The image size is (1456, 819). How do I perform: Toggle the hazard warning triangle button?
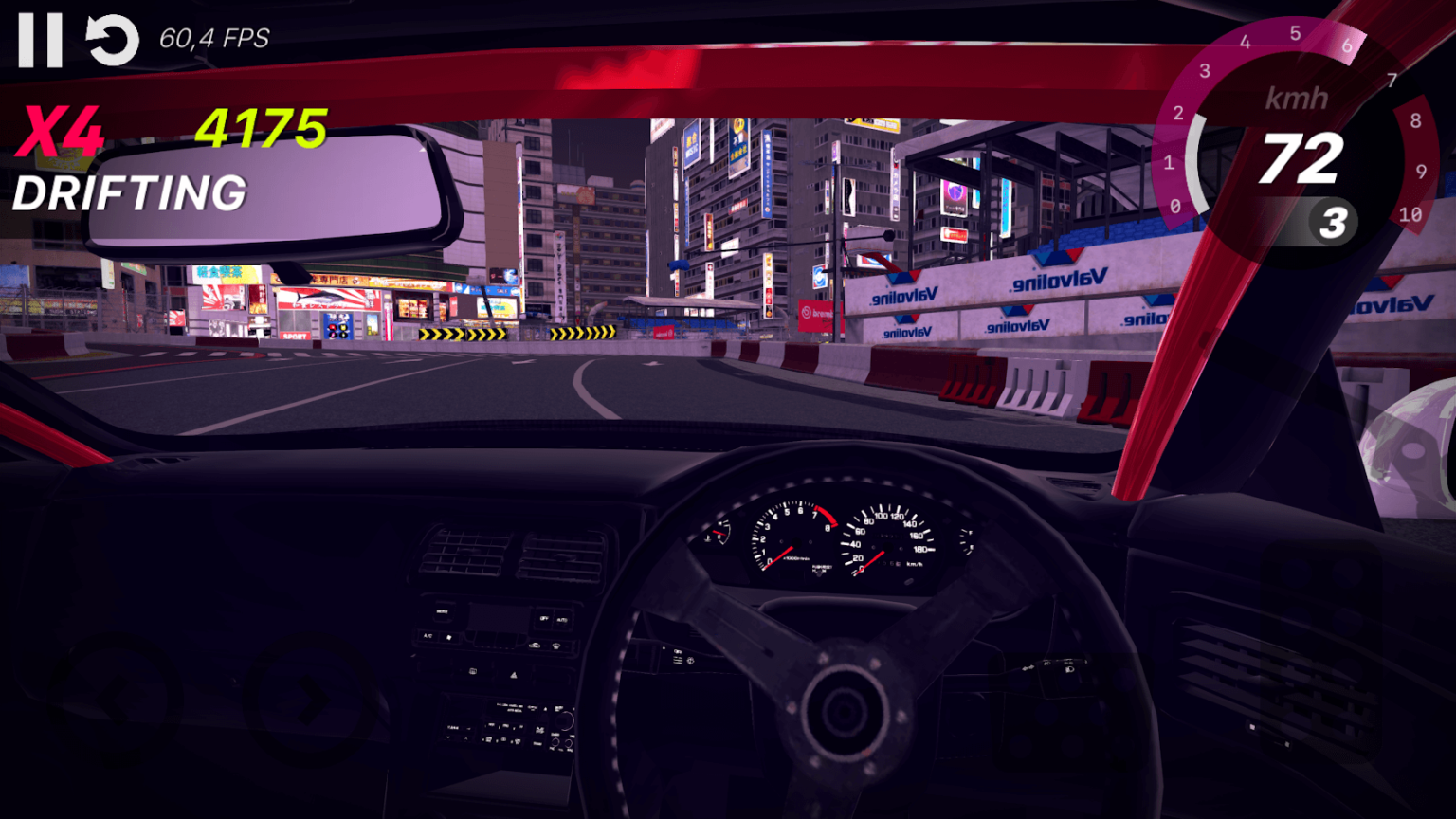click(513, 675)
